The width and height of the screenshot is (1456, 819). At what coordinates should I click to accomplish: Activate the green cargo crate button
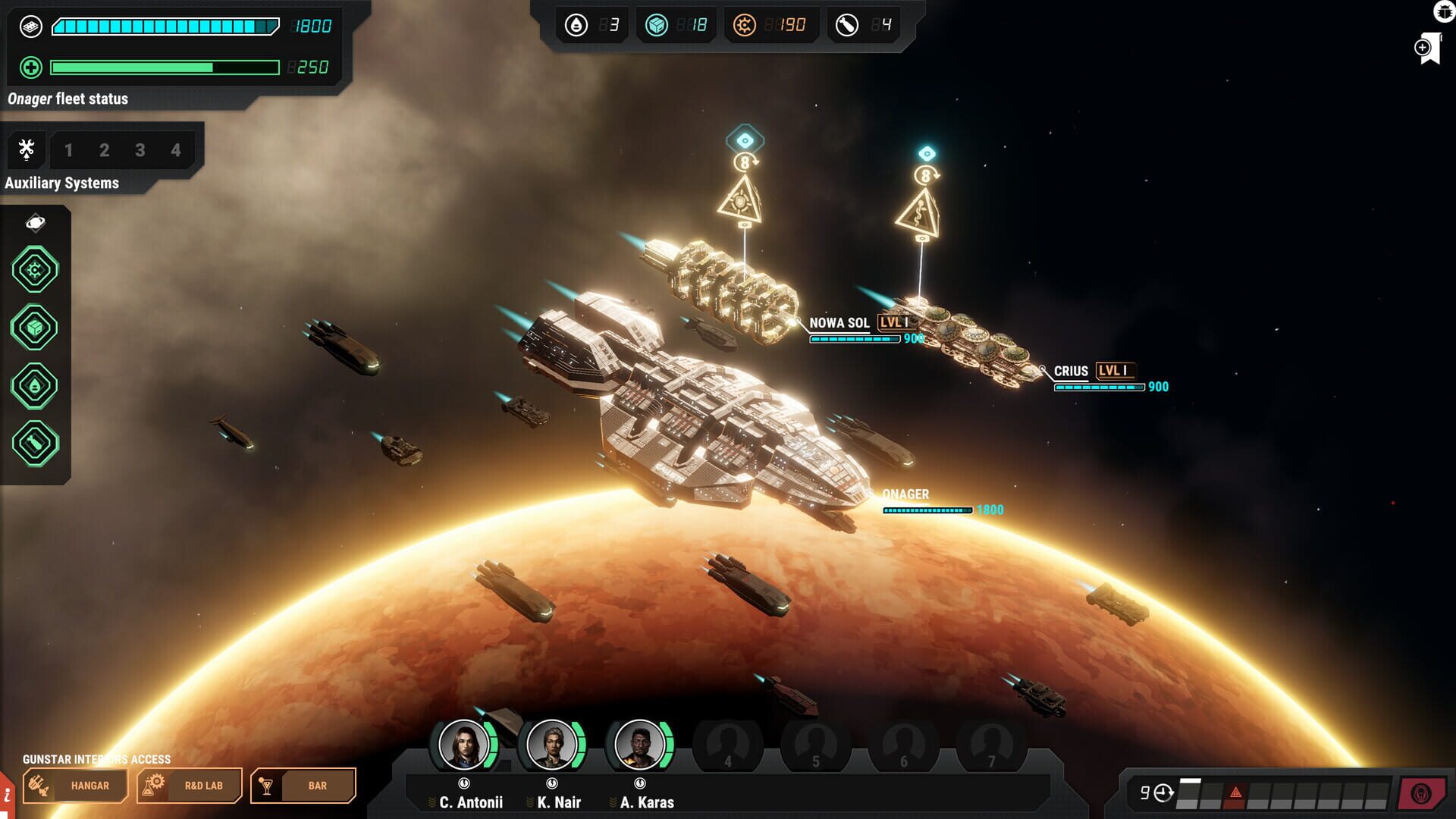pyautogui.click(x=35, y=328)
